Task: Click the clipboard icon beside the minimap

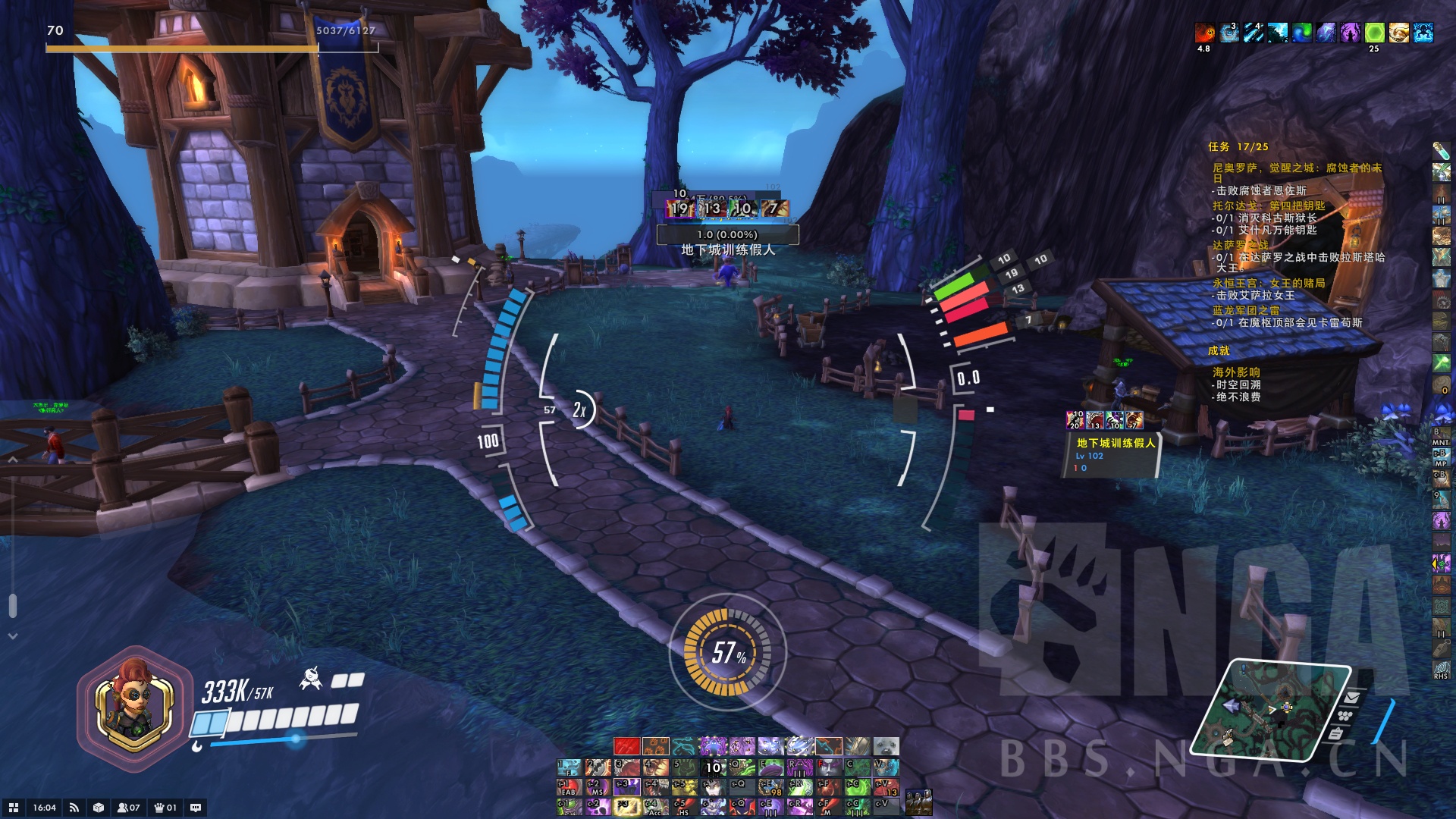Action: pos(1336,733)
